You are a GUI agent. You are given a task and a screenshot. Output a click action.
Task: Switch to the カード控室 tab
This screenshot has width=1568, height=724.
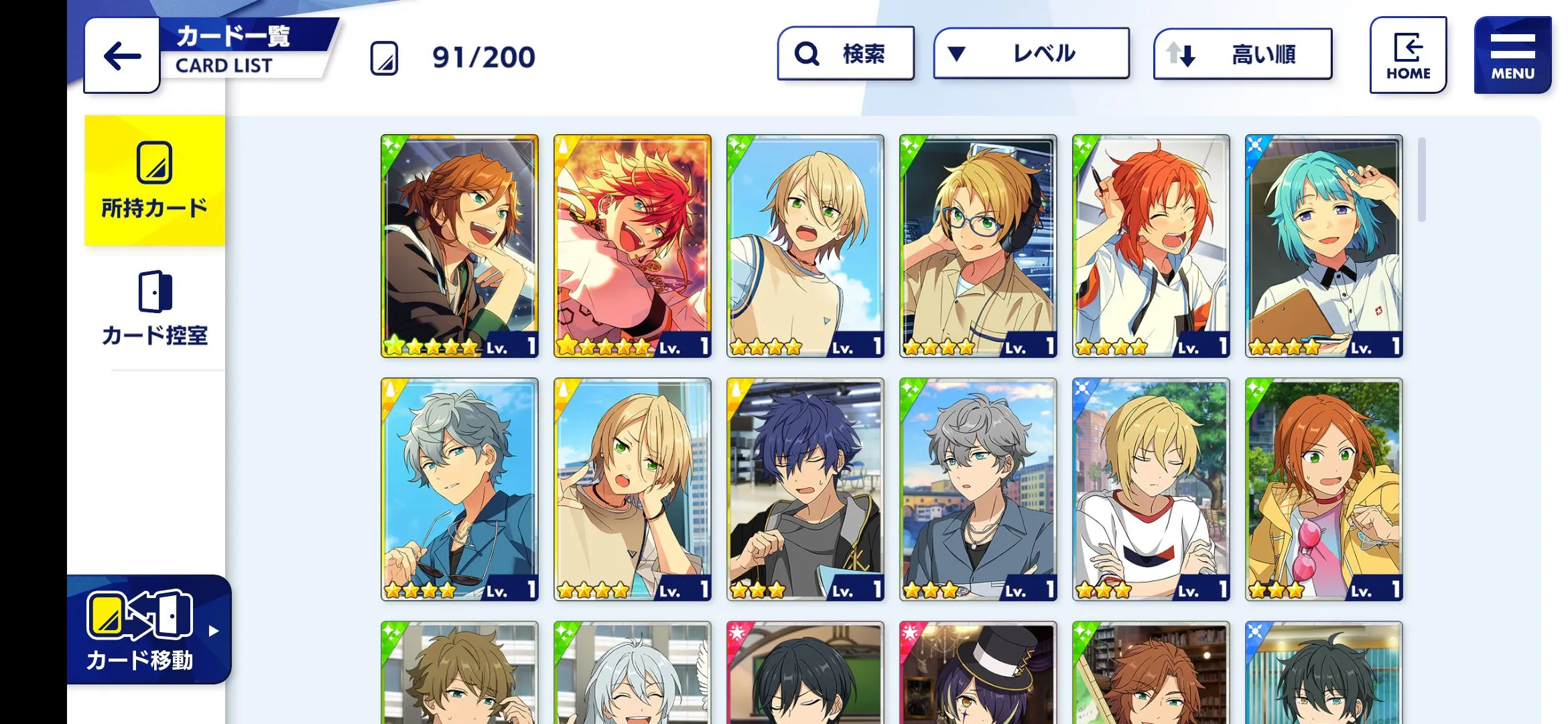155,309
